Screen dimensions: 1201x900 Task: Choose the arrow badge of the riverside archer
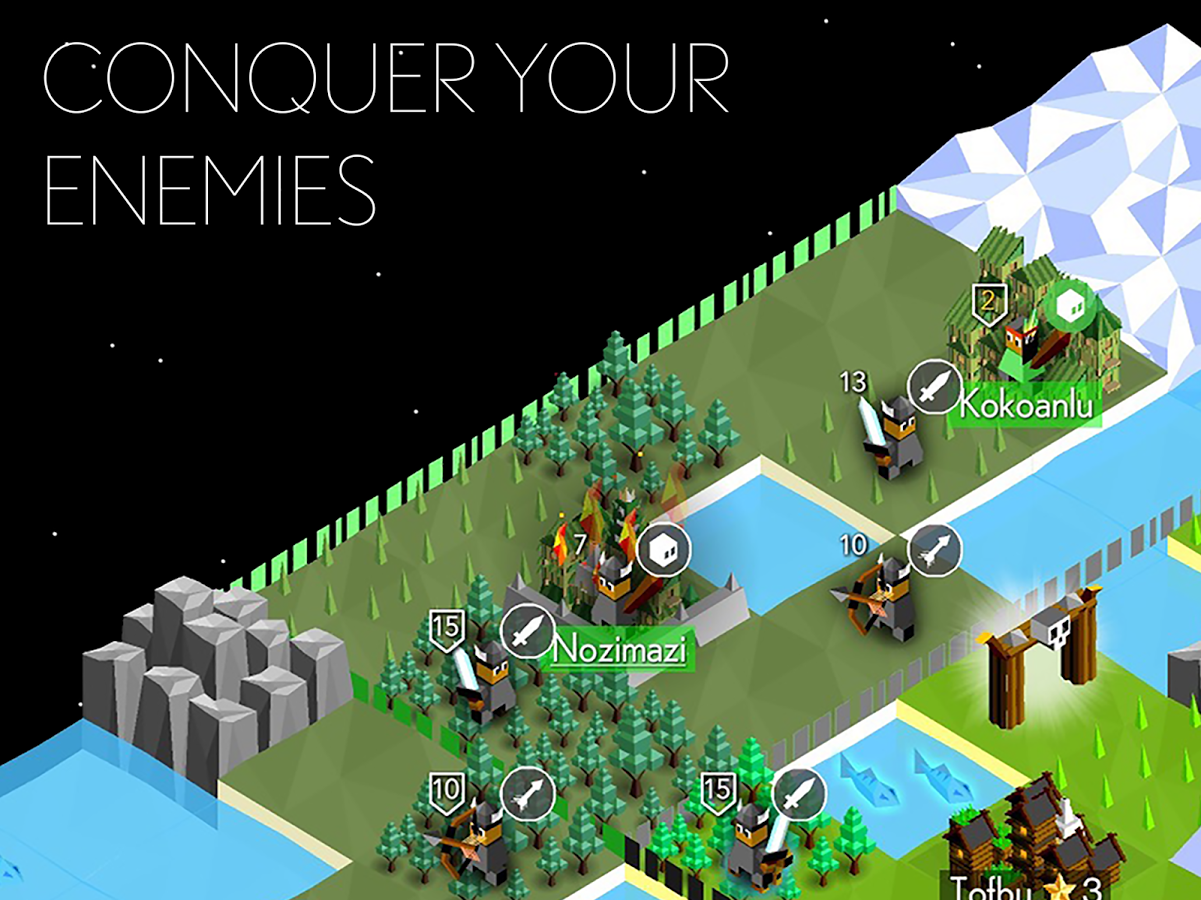coord(935,551)
